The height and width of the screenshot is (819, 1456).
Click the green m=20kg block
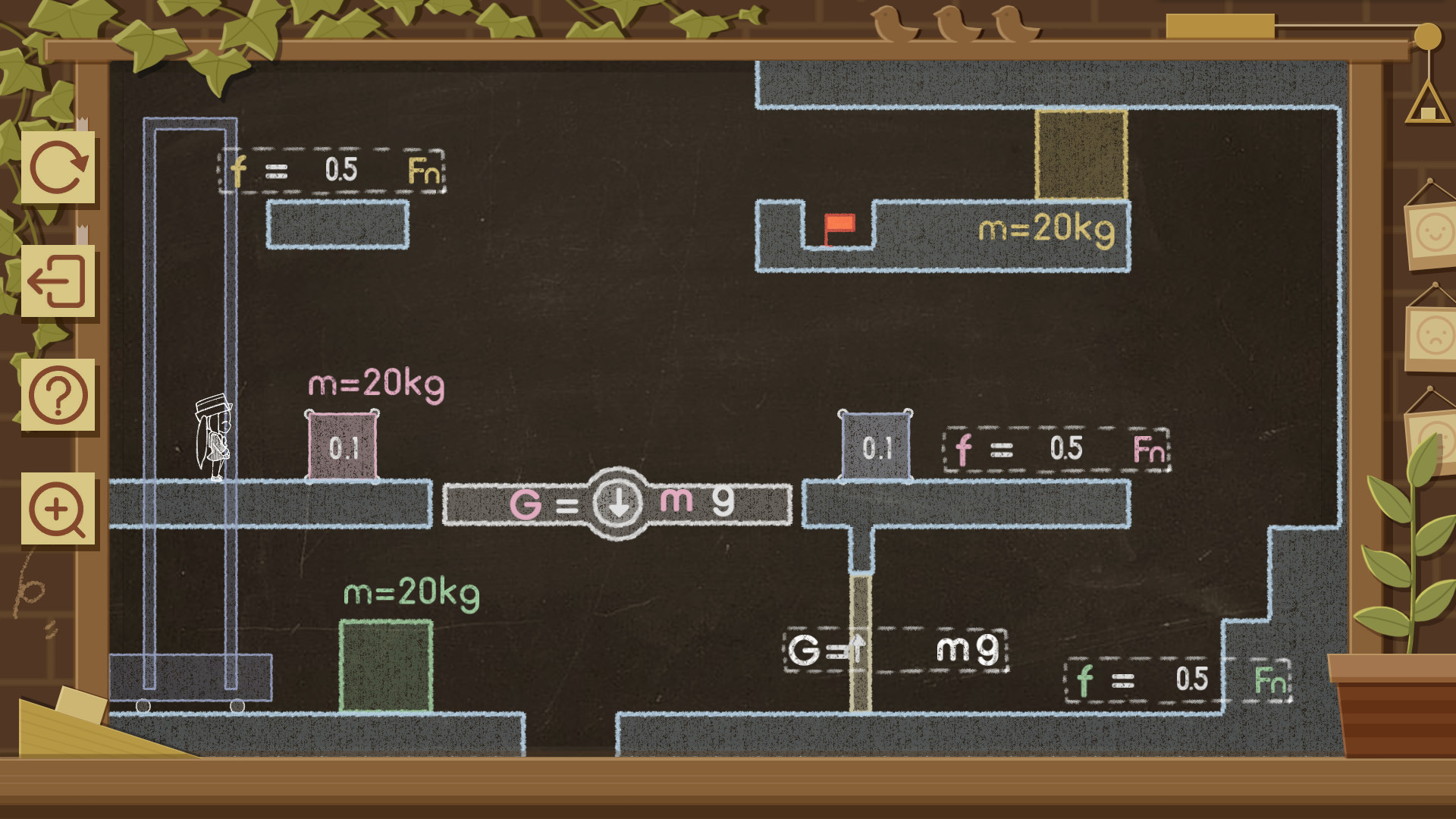(x=385, y=664)
